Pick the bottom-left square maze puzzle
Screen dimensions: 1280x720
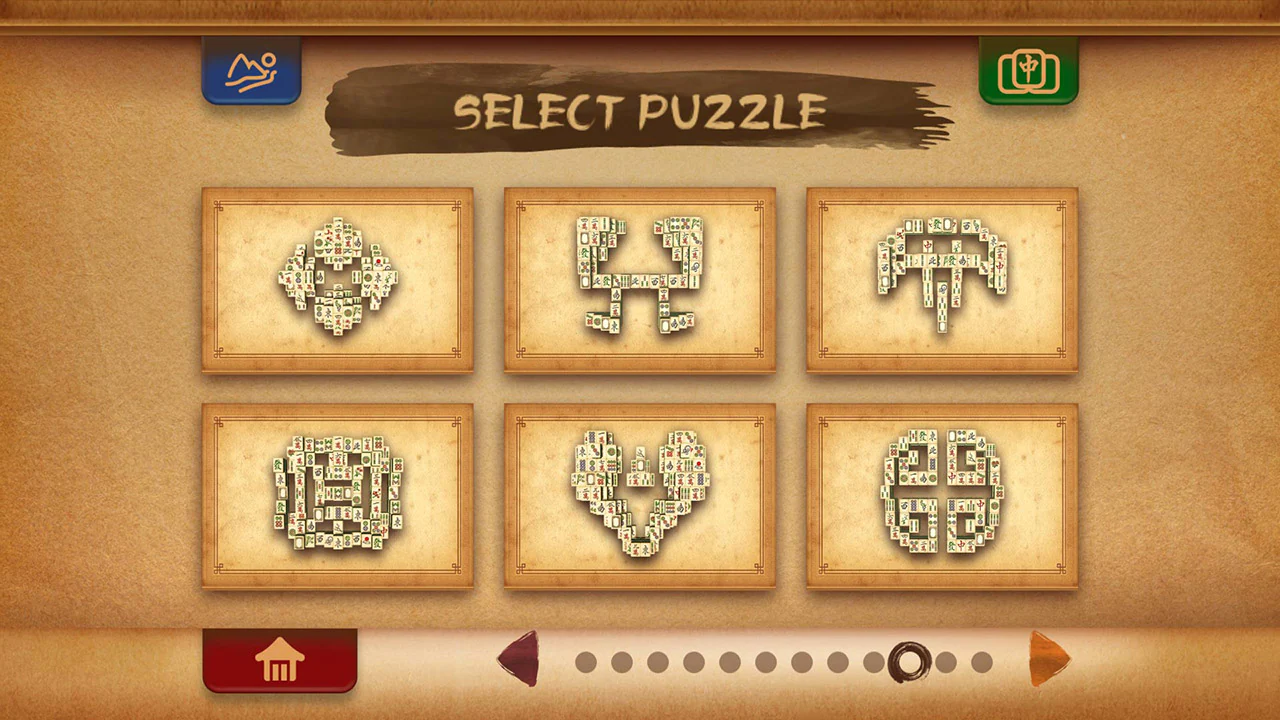337,496
